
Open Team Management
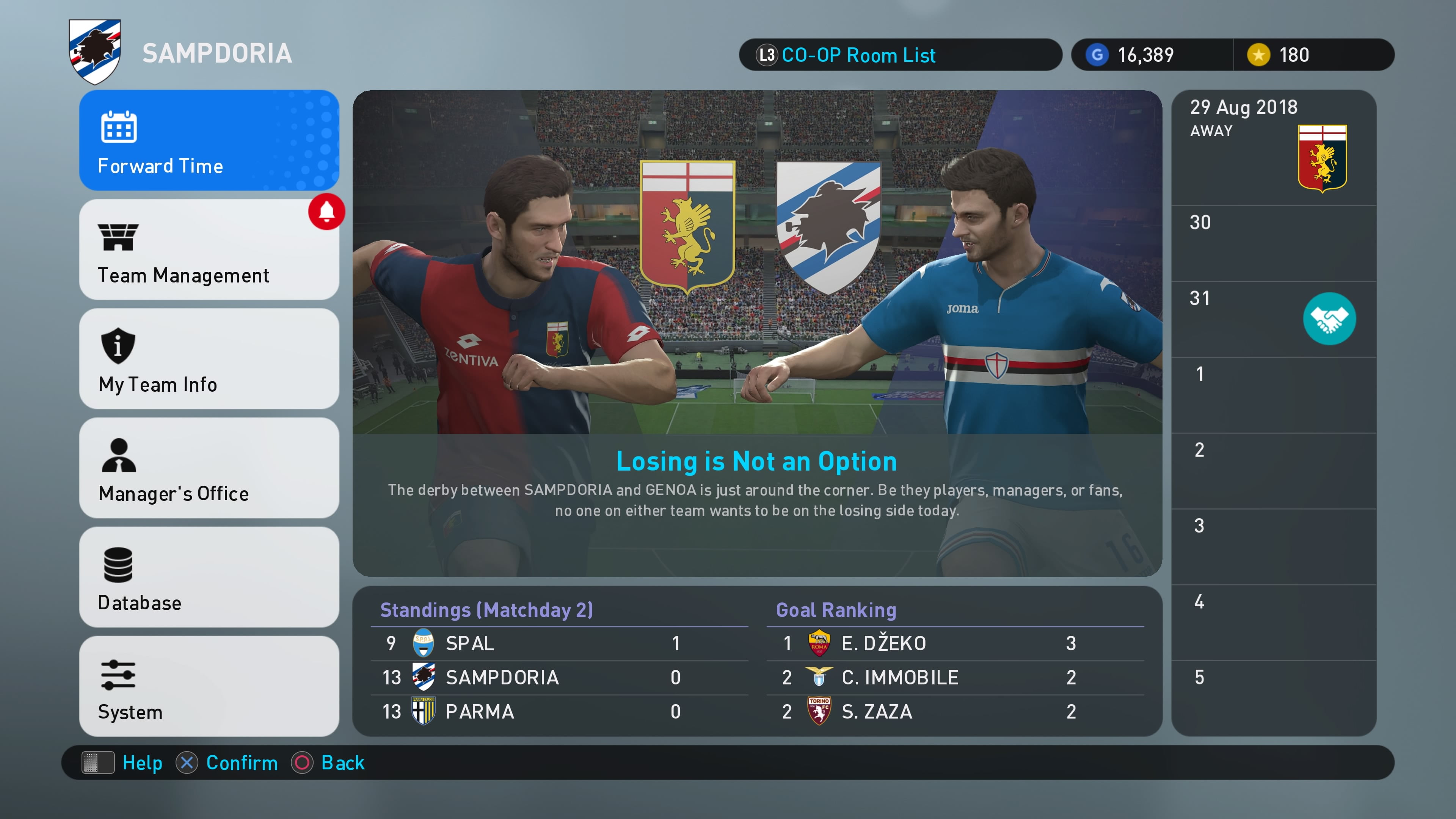209,249
